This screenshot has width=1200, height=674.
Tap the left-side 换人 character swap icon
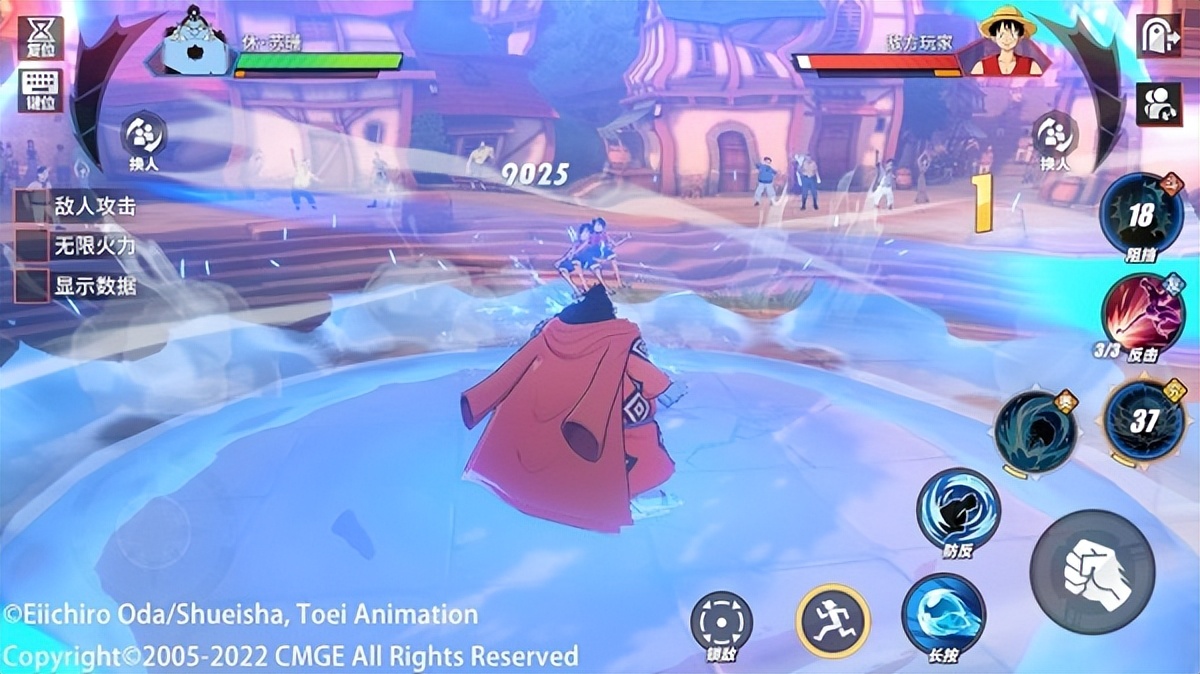point(143,136)
